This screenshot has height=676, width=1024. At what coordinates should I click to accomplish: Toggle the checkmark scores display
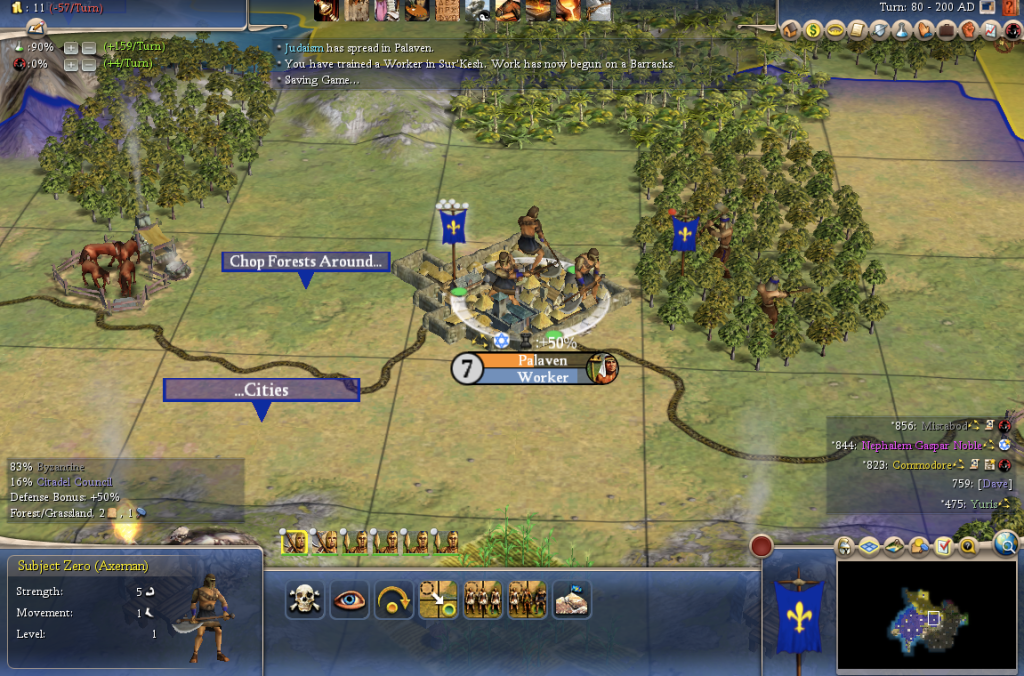(x=943, y=546)
